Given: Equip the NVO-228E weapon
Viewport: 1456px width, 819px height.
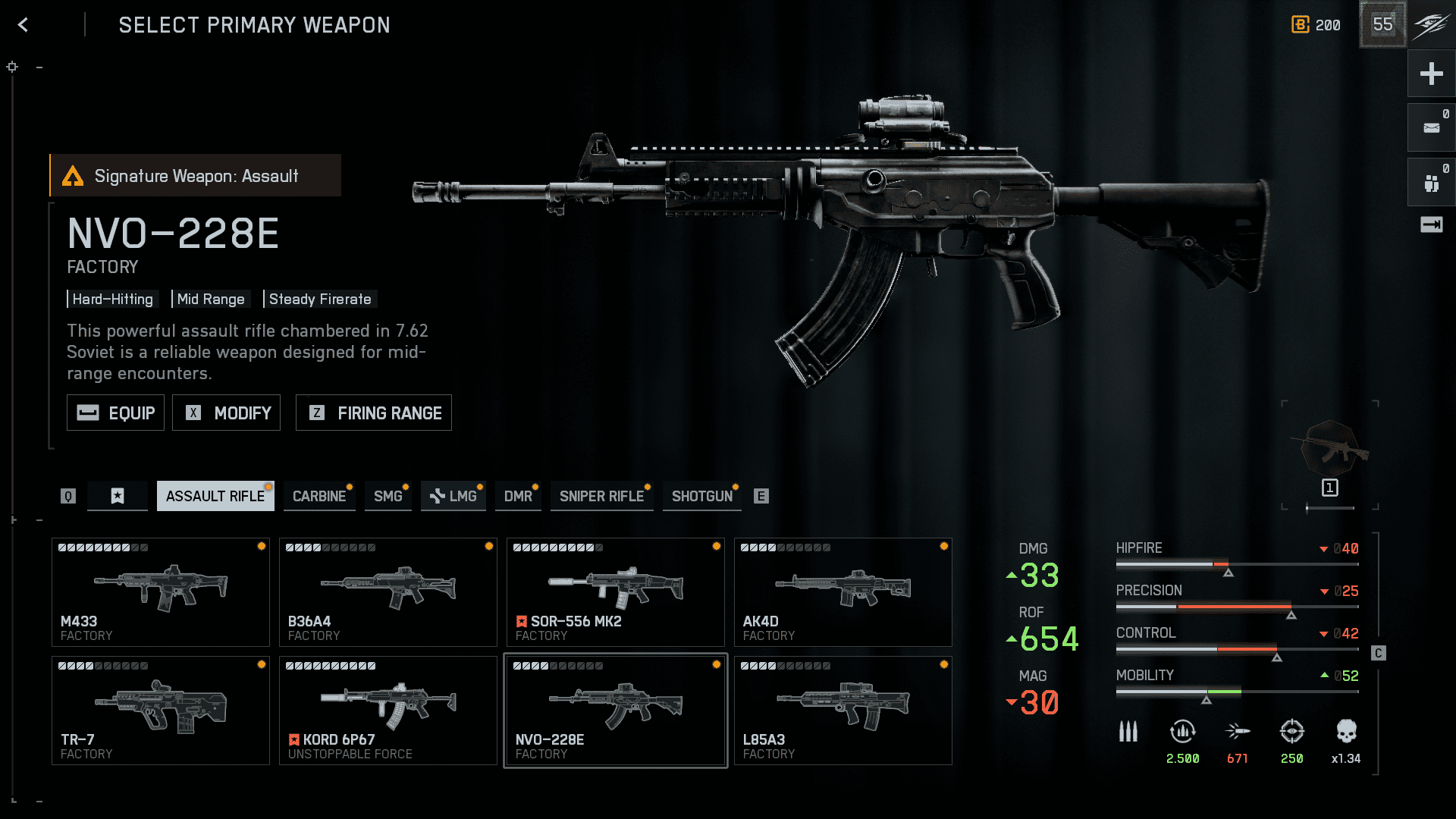Looking at the screenshot, I should tap(115, 413).
